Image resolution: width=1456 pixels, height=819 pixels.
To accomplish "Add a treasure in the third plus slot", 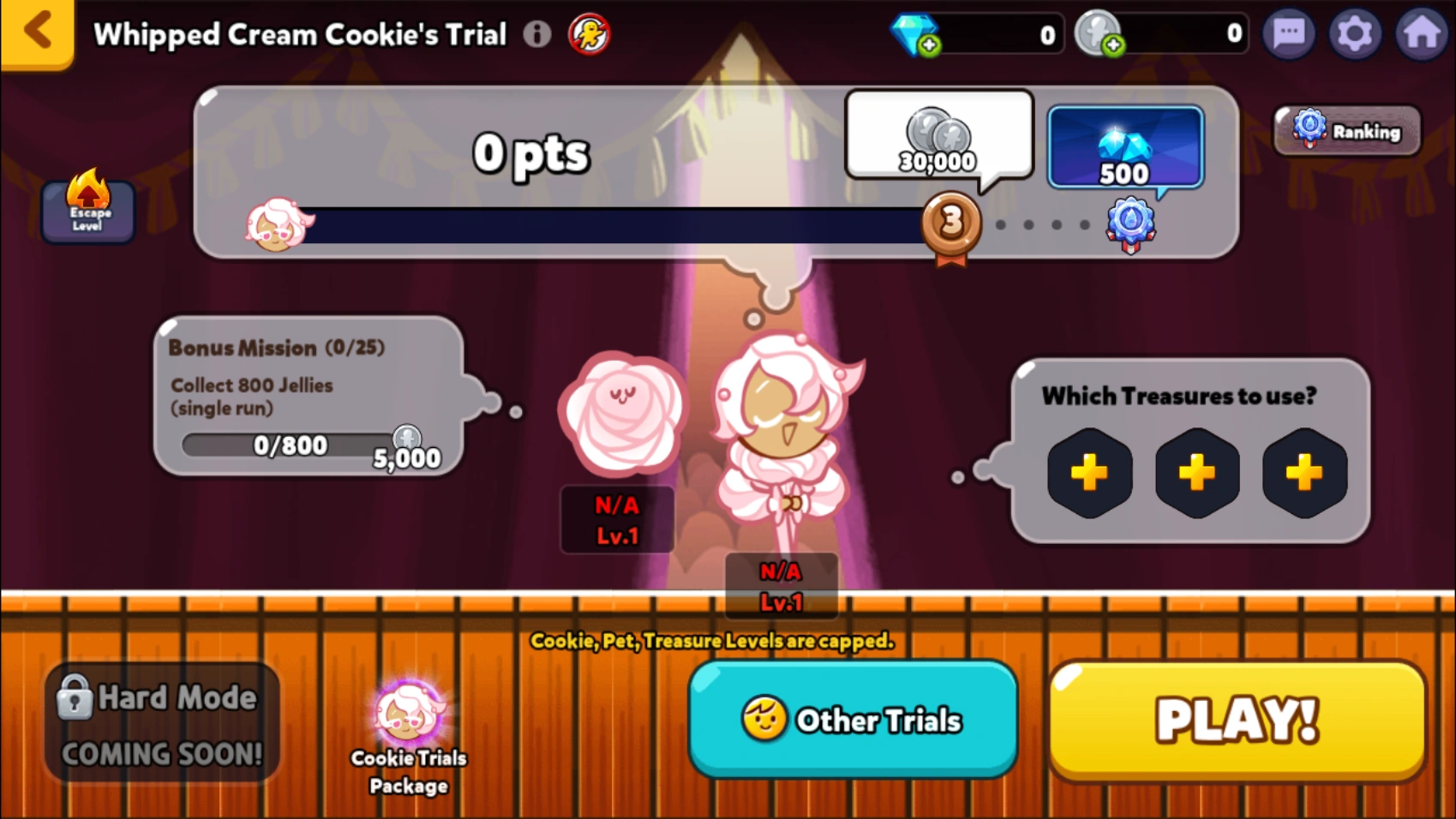I will (1303, 472).
